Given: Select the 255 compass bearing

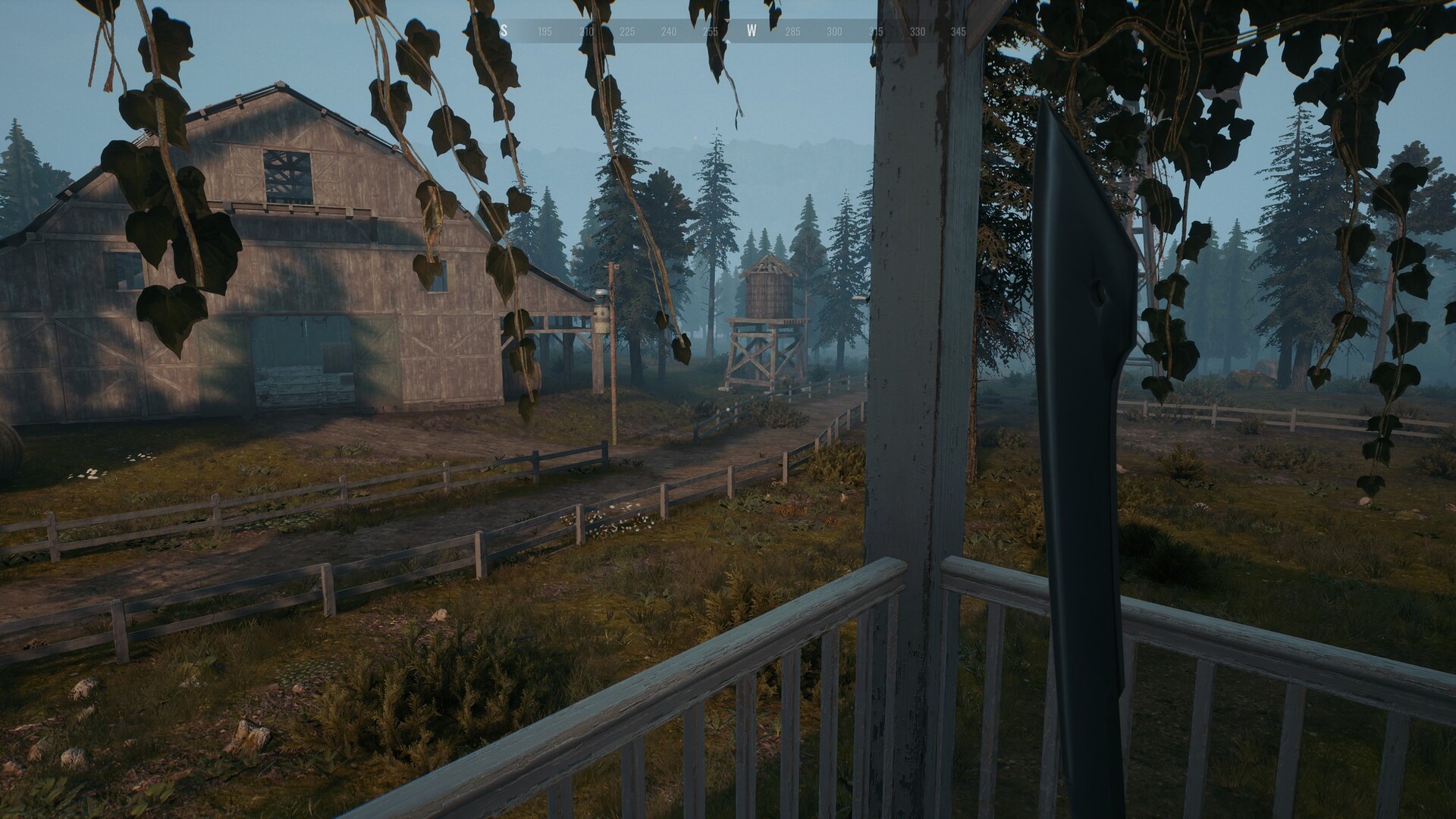Looking at the screenshot, I should [711, 30].
